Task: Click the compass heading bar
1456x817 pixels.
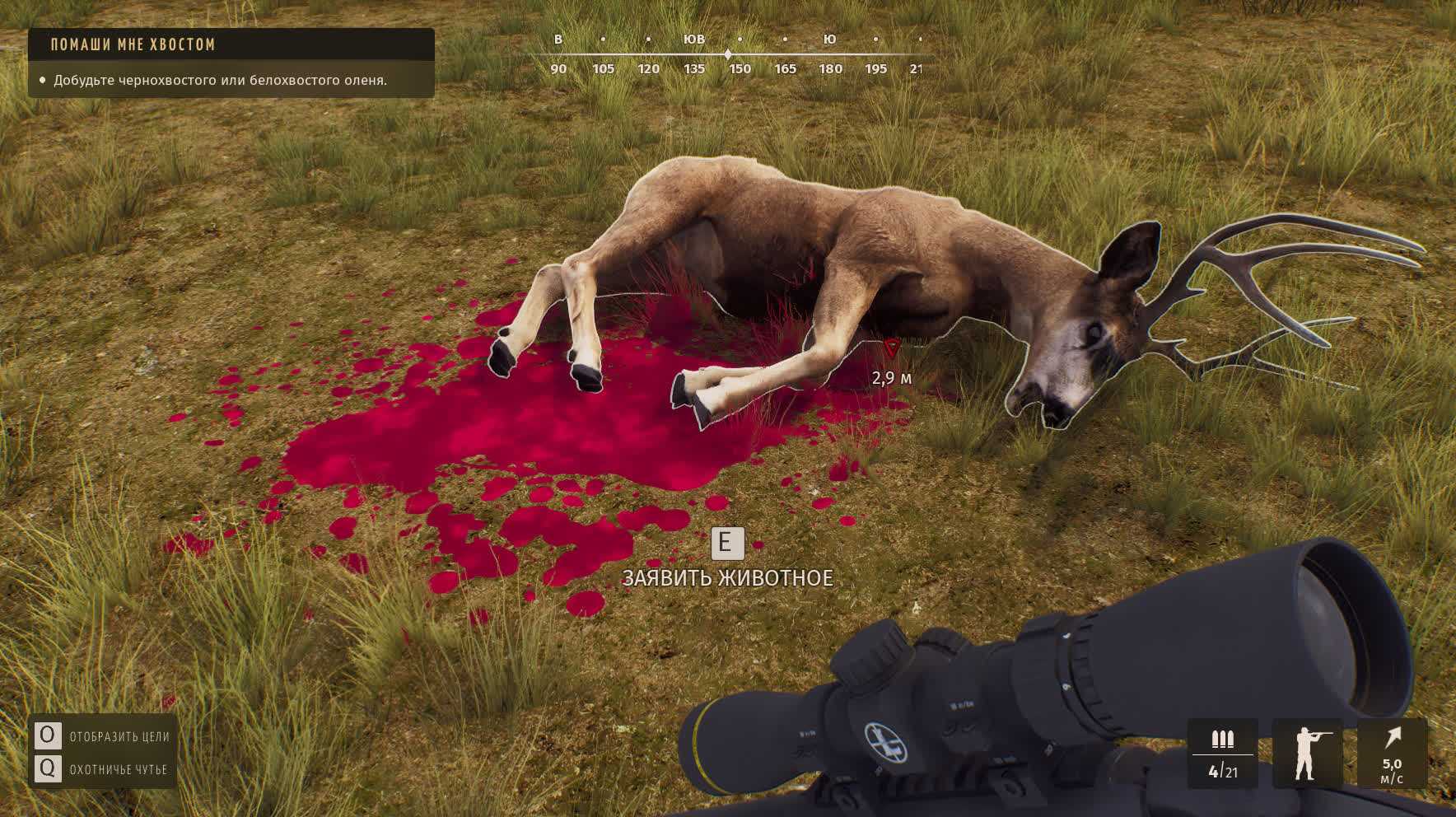Action: click(728, 54)
